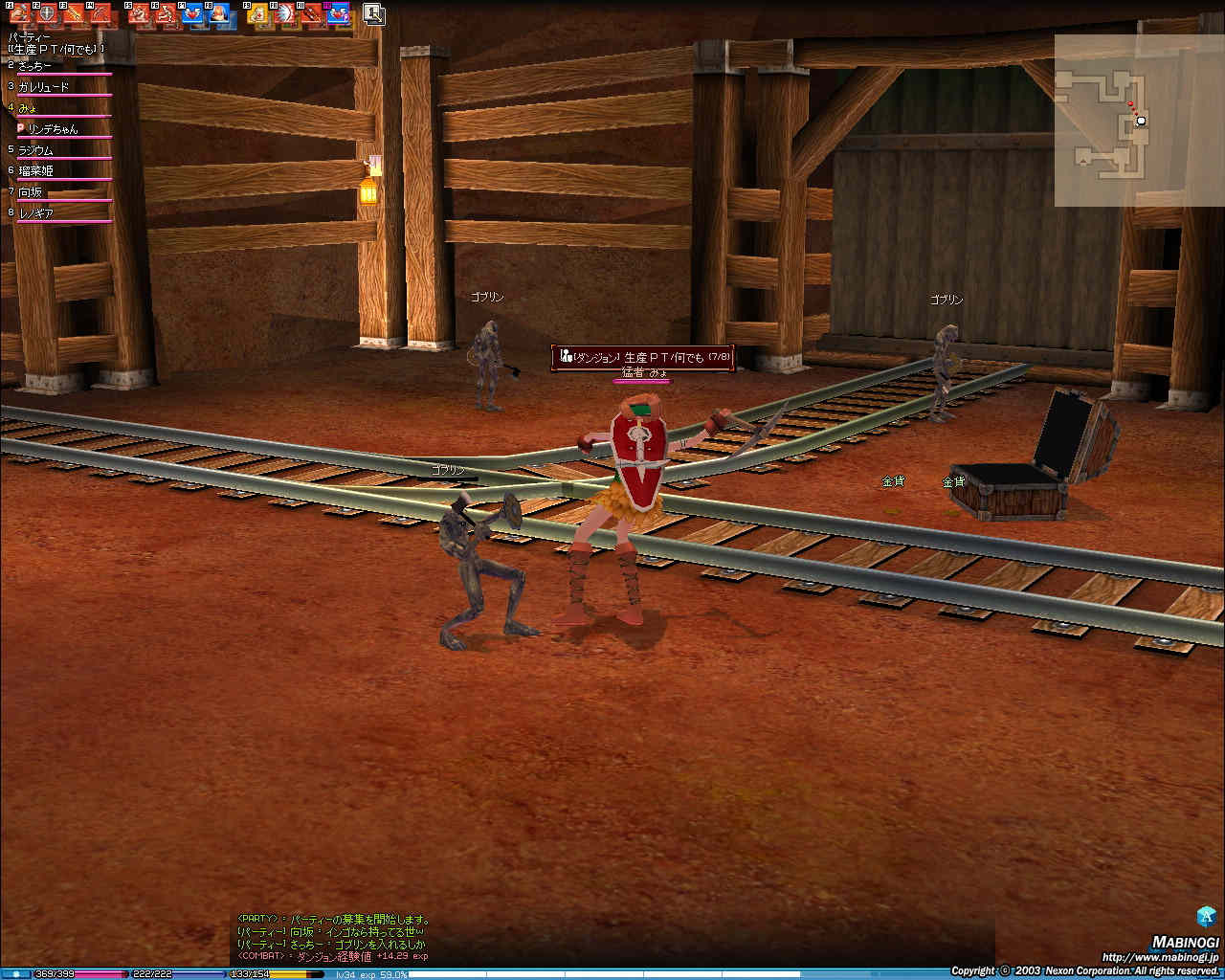Image resolution: width=1225 pixels, height=980 pixels.
Task: Select party member さっちー
Action: pos(36,66)
